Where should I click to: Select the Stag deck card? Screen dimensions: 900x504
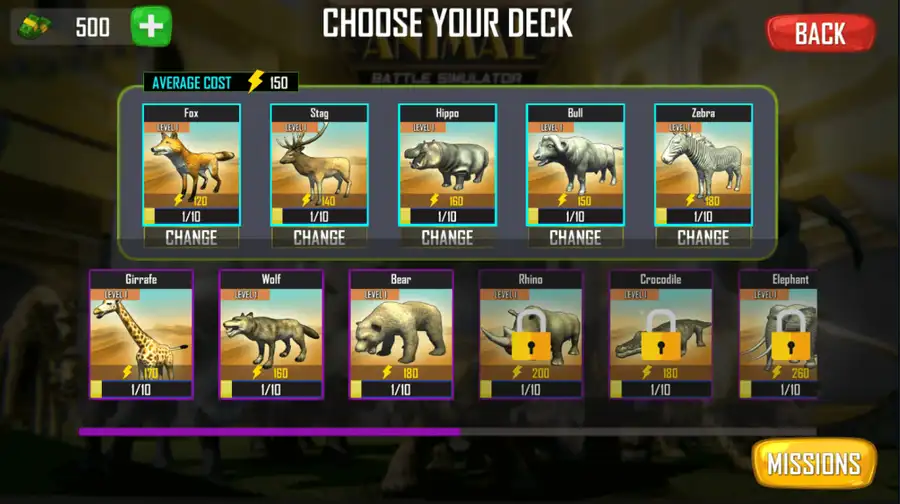(x=319, y=164)
